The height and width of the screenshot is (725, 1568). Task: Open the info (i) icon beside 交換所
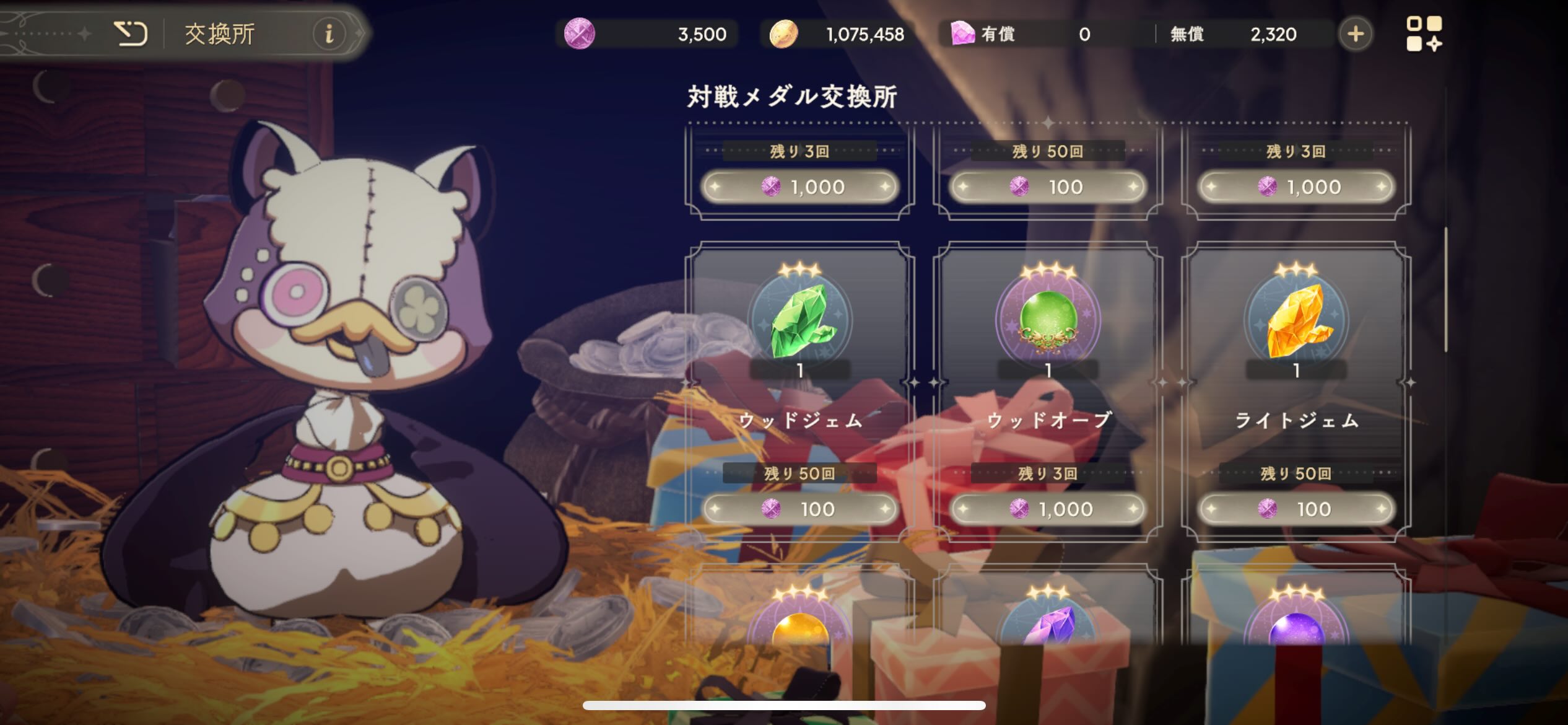[x=329, y=34]
